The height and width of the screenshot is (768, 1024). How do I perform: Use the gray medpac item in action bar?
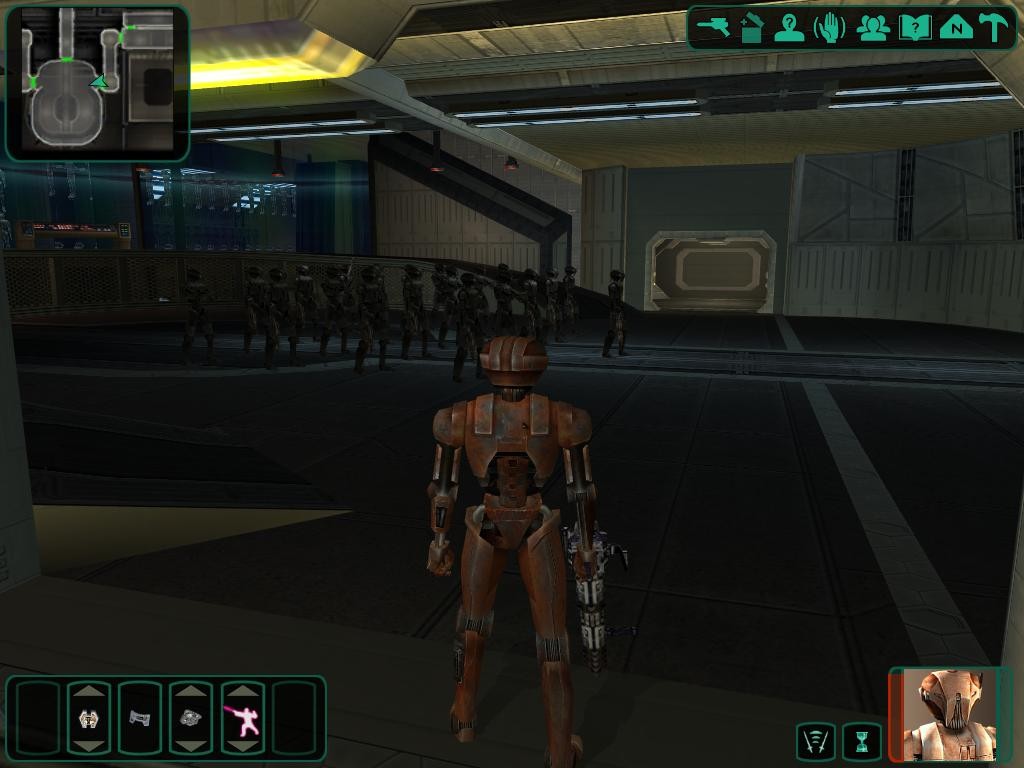(140, 718)
